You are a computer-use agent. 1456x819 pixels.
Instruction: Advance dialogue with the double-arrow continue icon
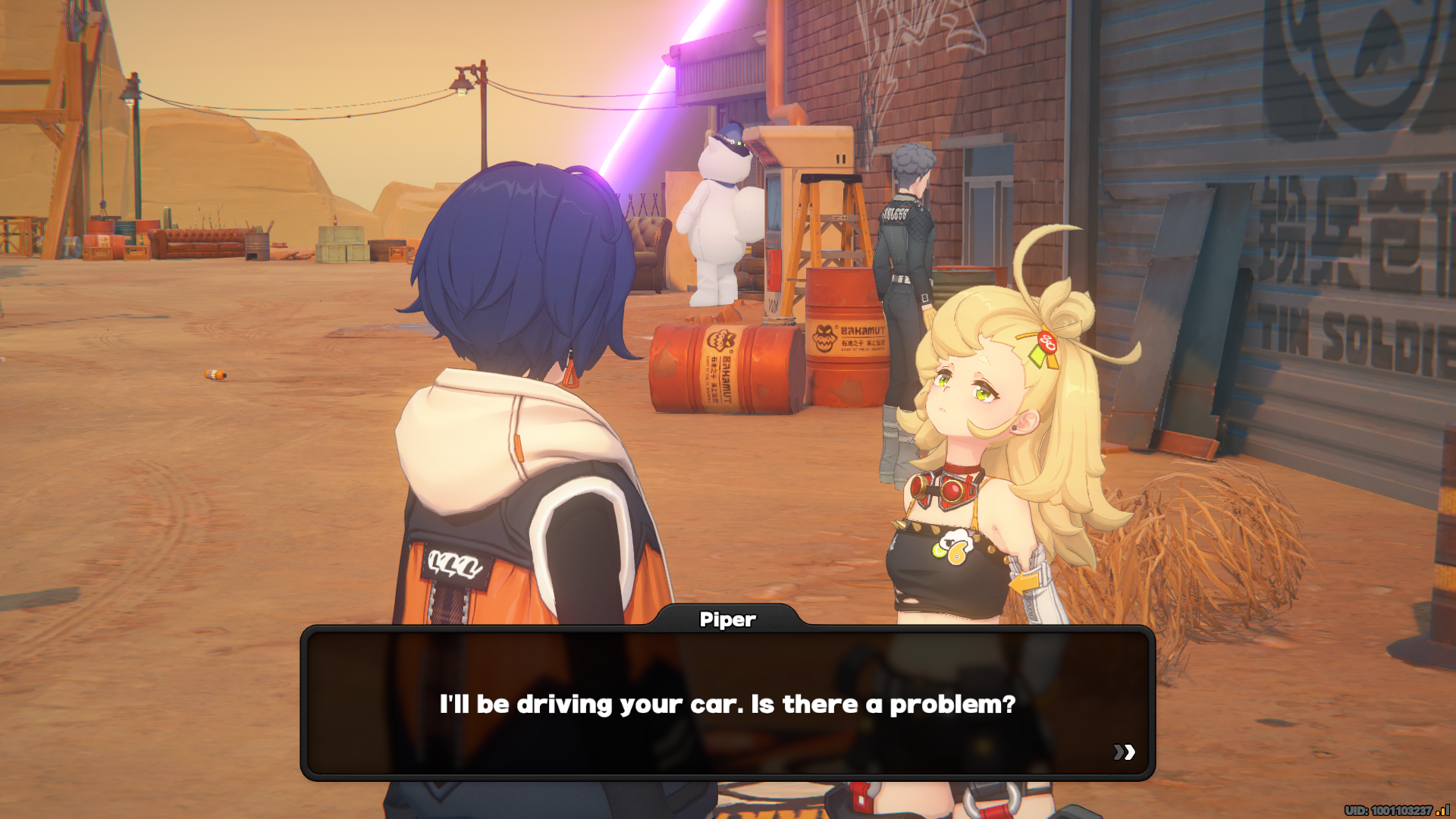pos(1124,752)
